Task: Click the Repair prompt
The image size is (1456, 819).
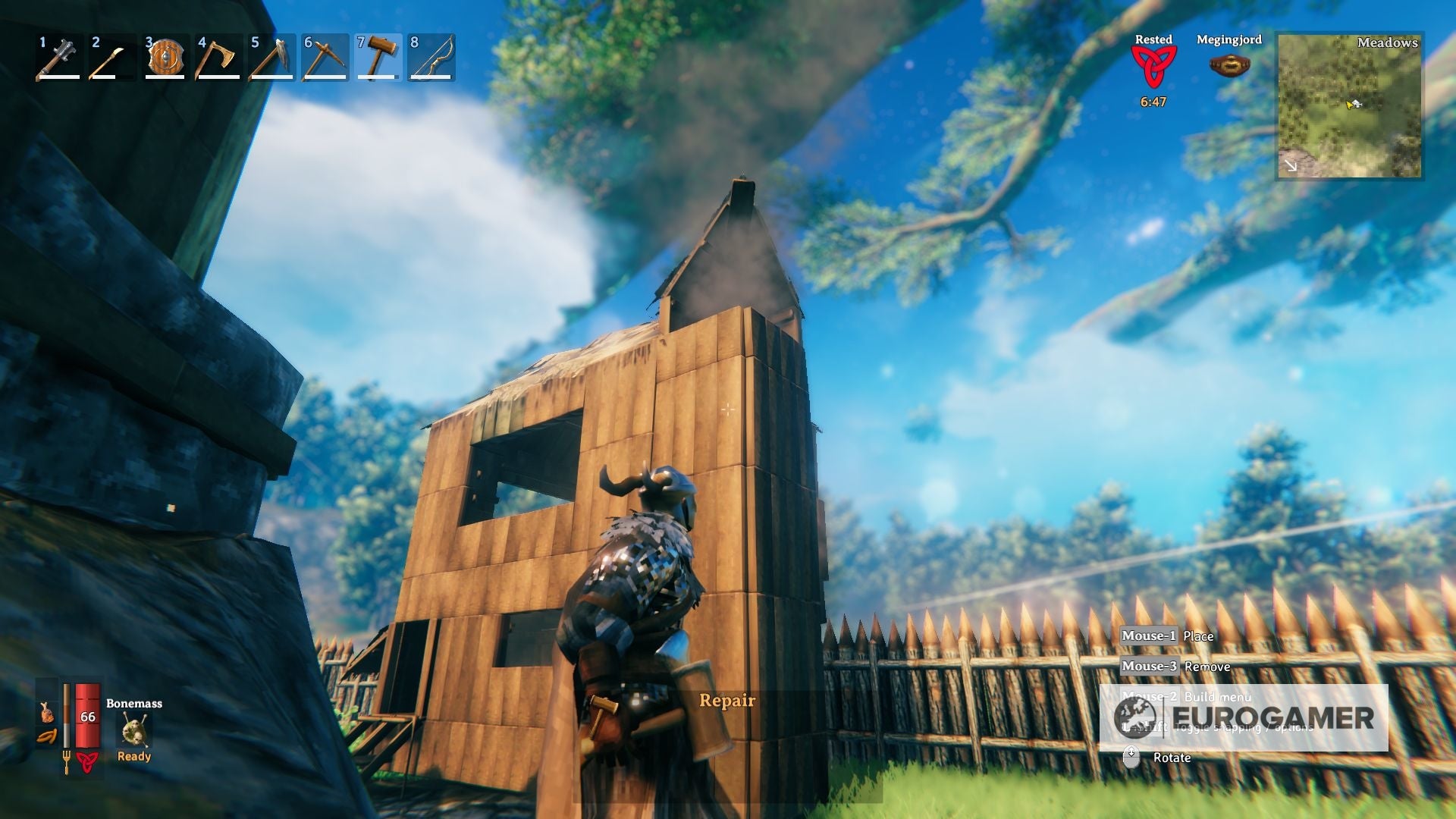Action: 727,700
